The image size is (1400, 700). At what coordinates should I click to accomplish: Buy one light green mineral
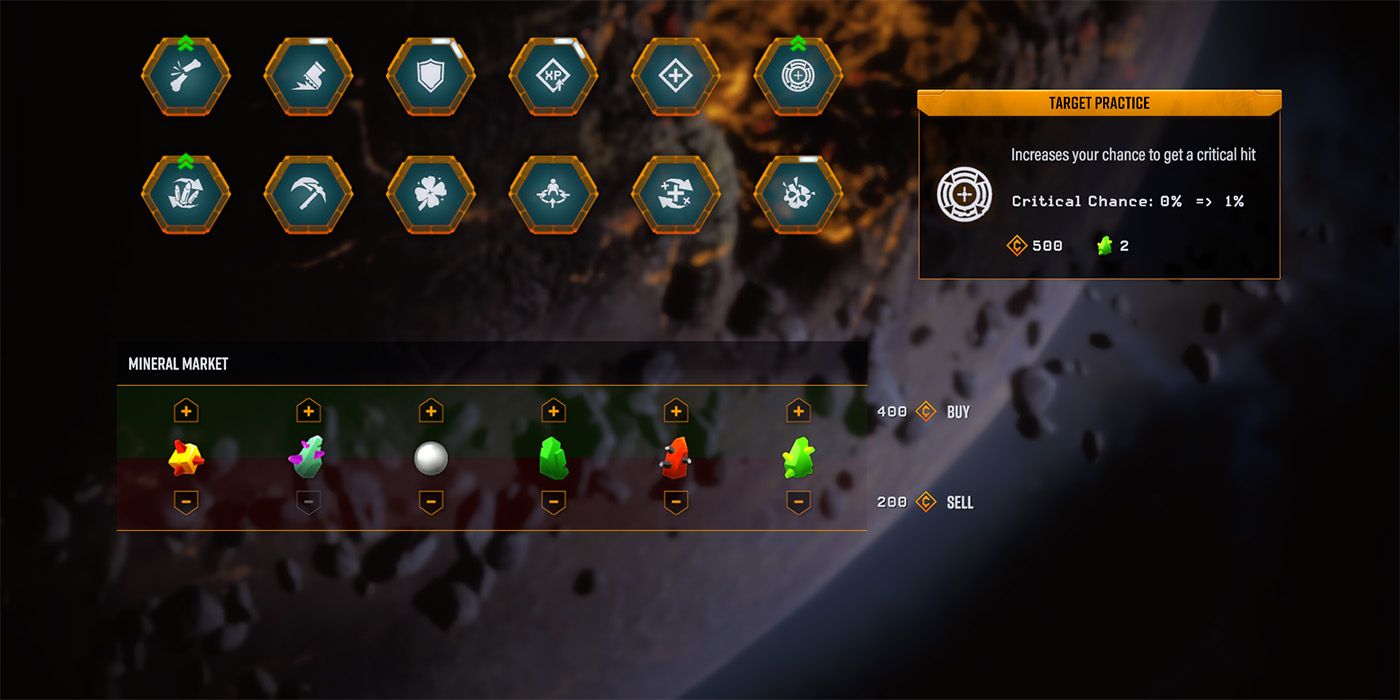[798, 411]
